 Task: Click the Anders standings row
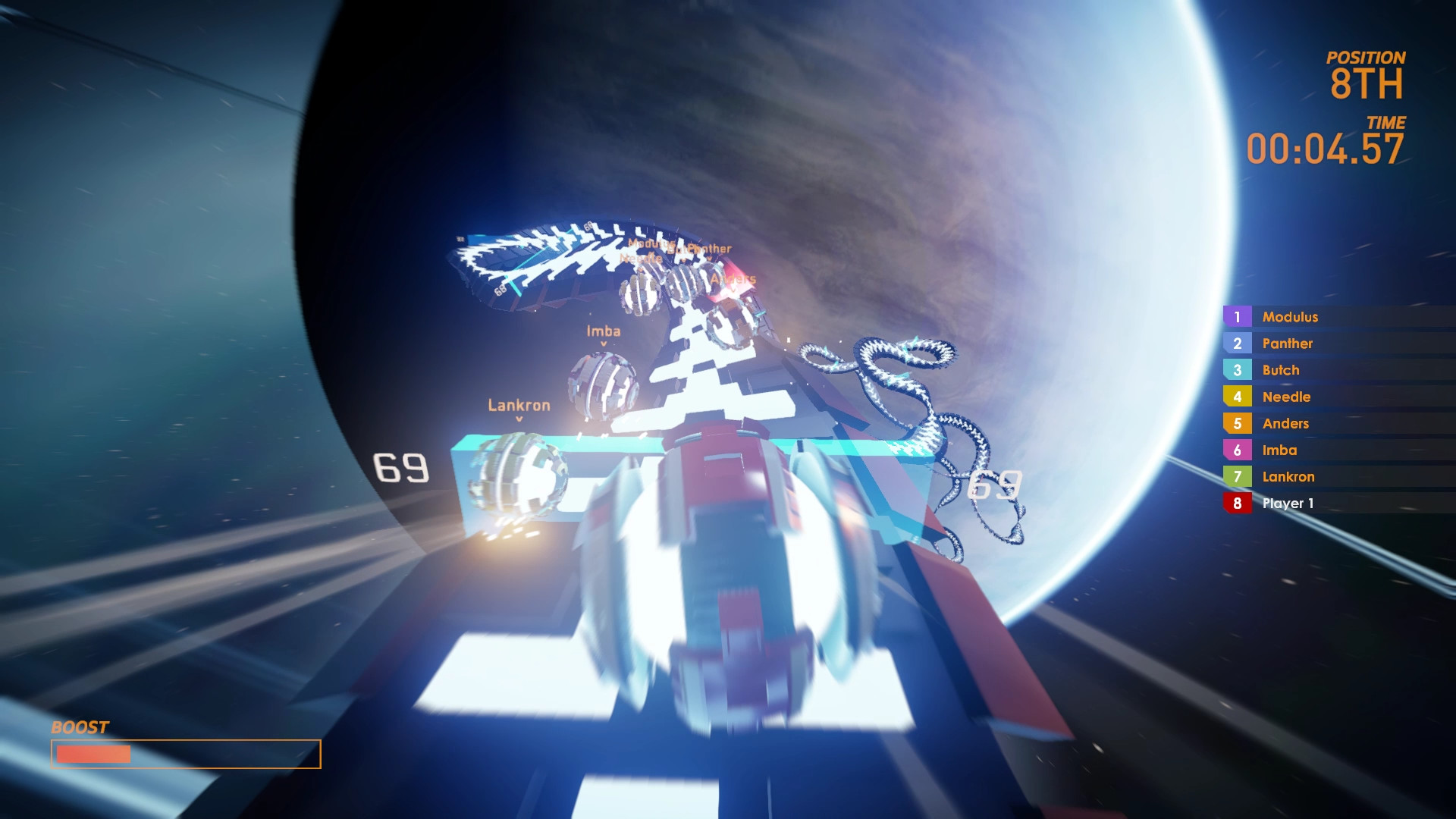[x=1285, y=423]
